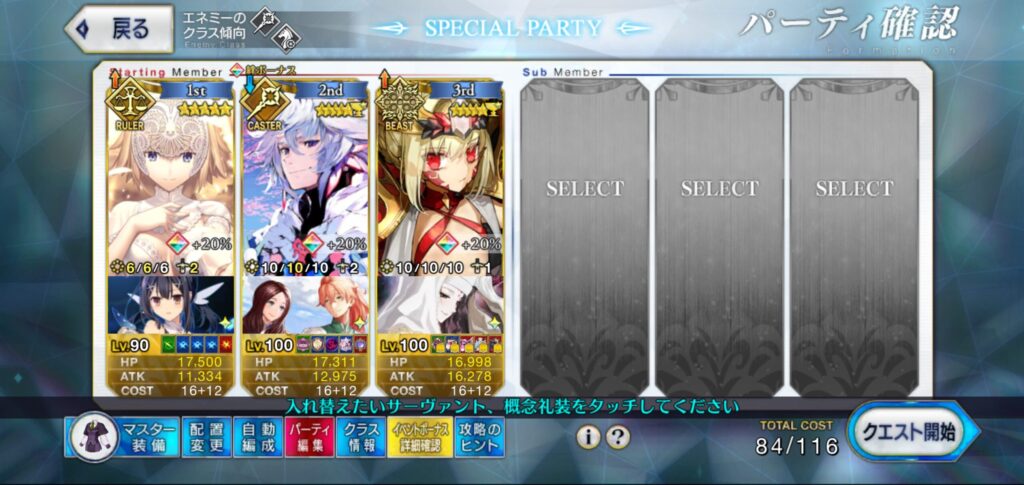Open the question mark help icon
Image resolution: width=1024 pixels, height=485 pixels.
619,437
